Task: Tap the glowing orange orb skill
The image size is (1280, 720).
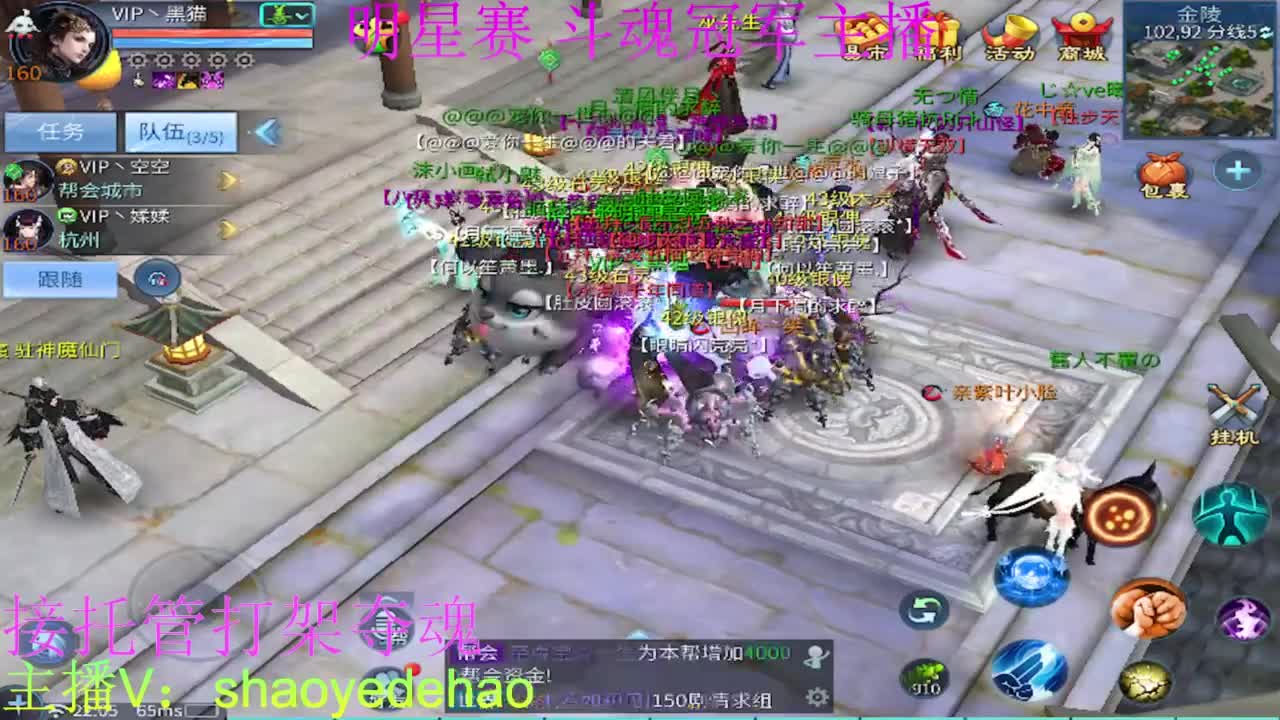Action: [1118, 516]
